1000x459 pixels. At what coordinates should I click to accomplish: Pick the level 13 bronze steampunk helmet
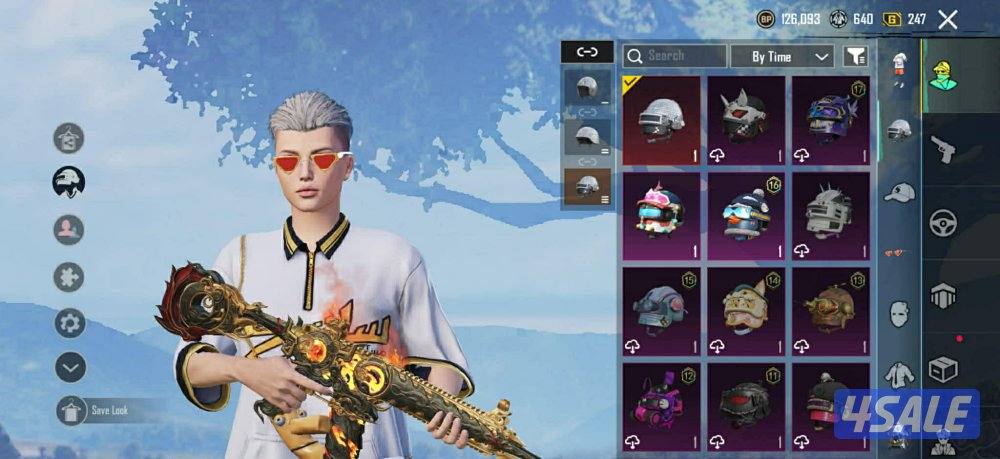point(830,309)
